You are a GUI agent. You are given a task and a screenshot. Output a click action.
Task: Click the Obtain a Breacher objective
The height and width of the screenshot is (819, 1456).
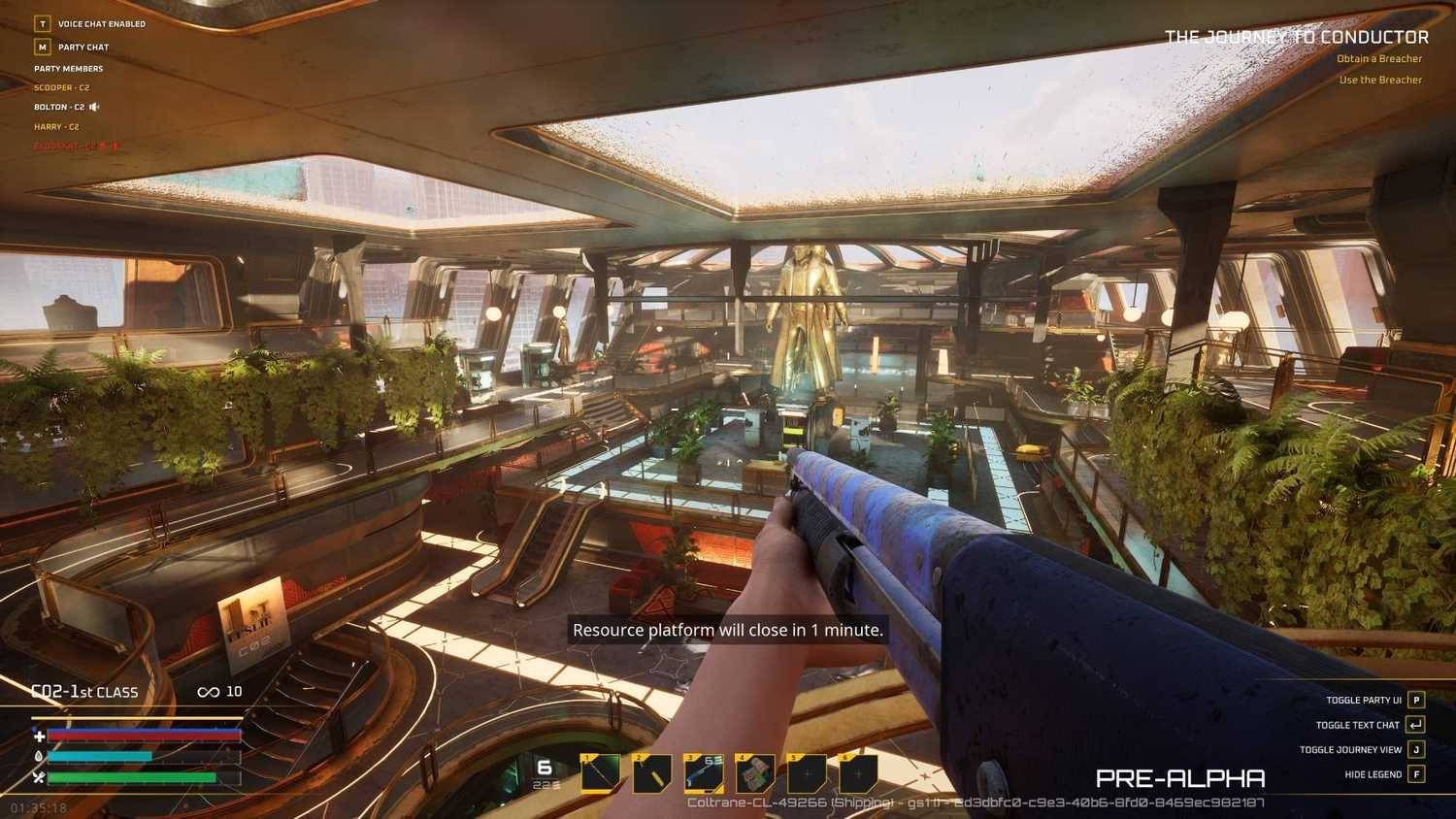click(1378, 59)
